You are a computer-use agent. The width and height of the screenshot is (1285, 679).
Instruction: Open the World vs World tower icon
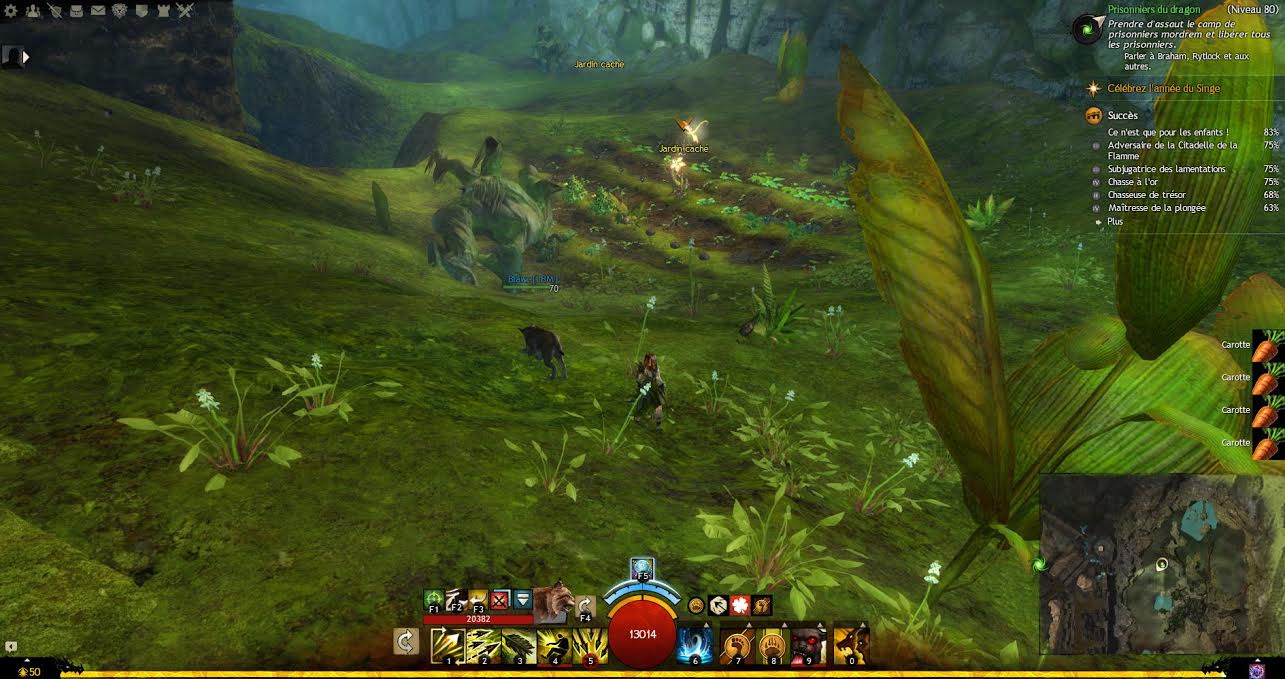[x=163, y=11]
